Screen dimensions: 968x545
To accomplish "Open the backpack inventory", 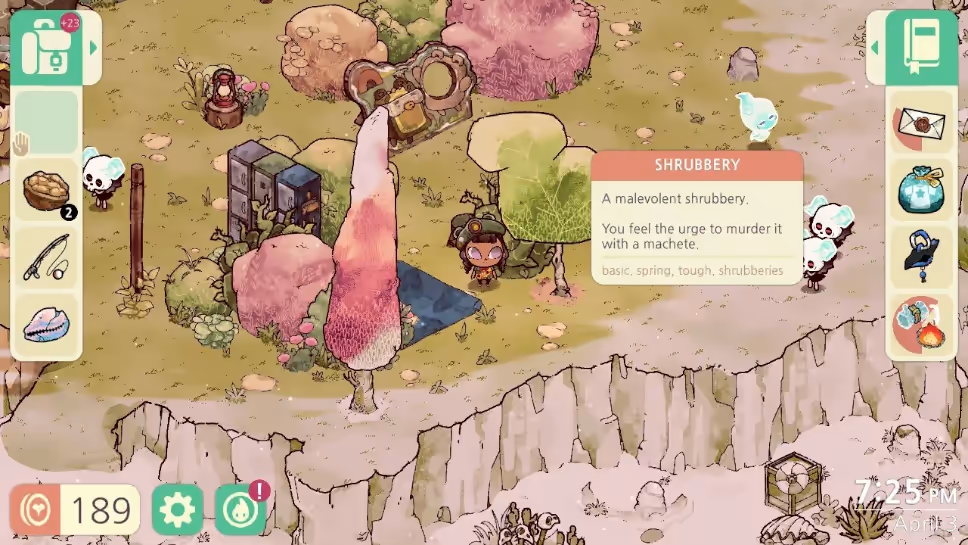I will 48,47.
